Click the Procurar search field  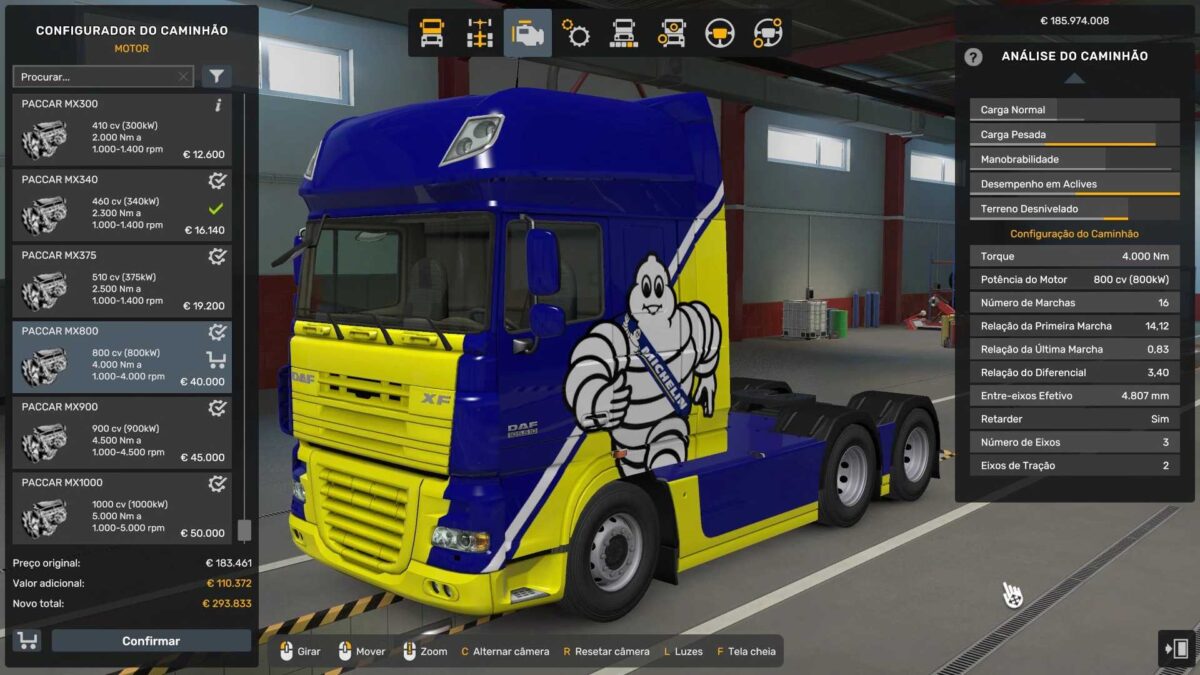95,77
